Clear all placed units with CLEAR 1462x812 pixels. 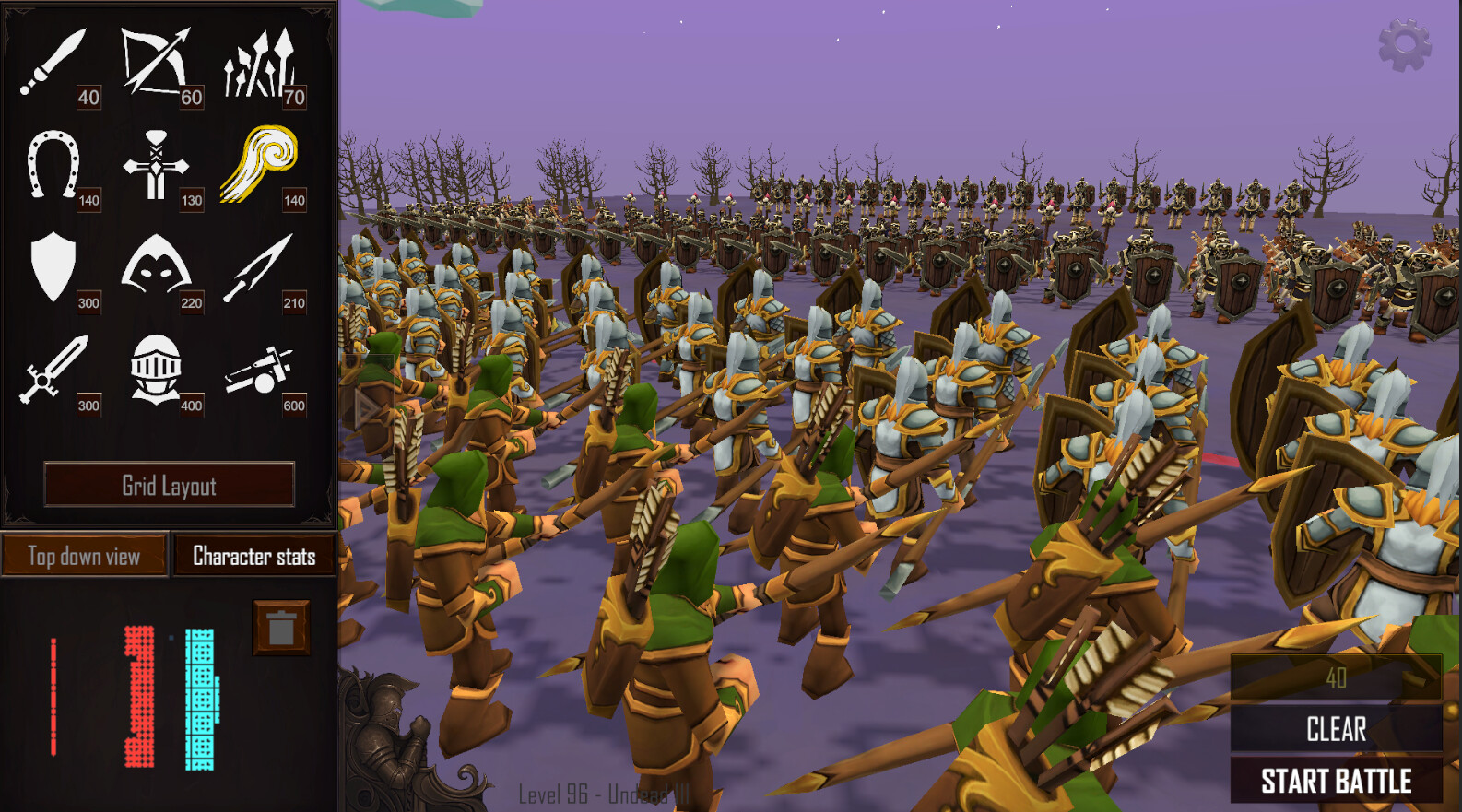[1335, 729]
